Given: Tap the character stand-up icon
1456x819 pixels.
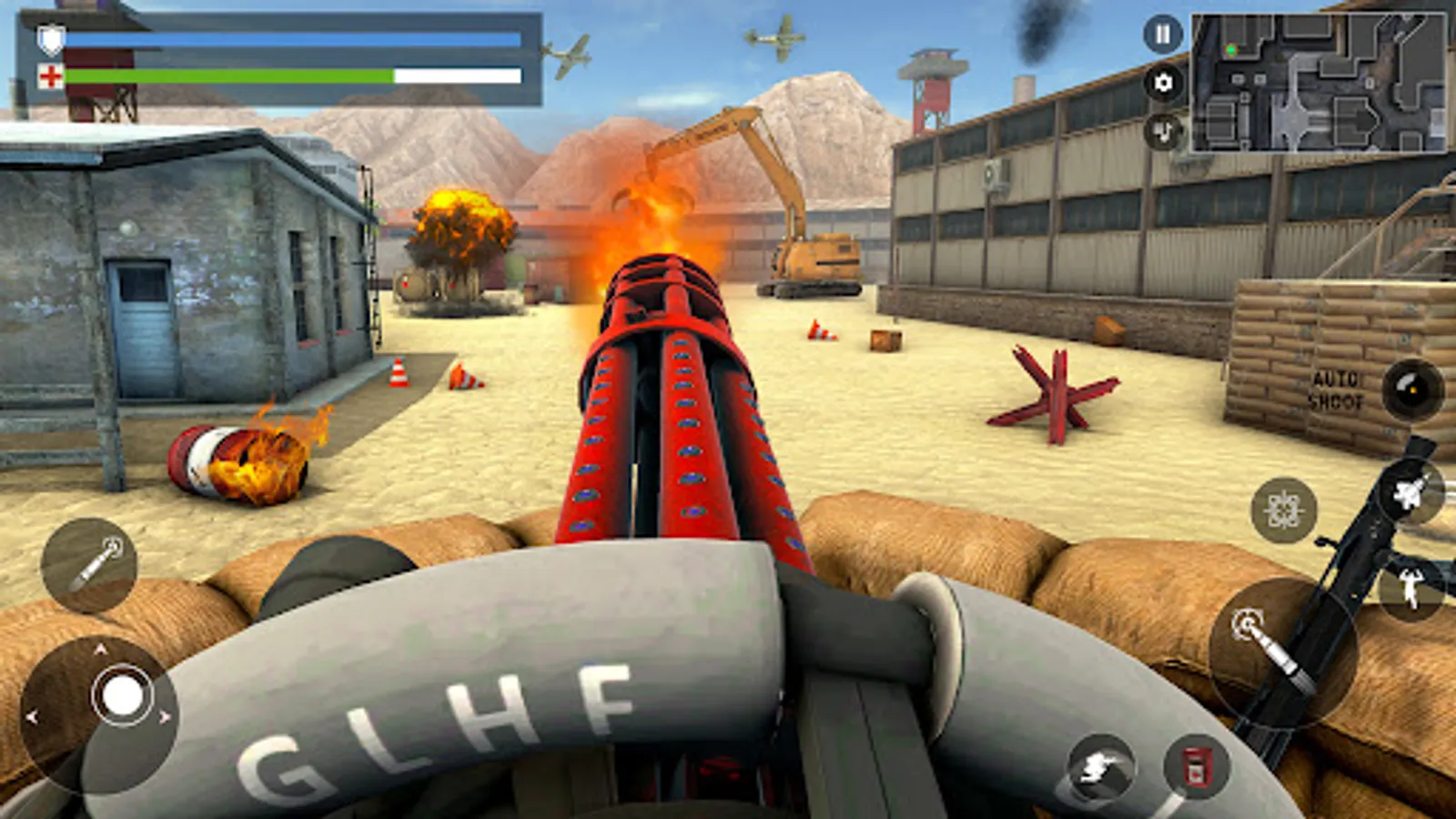Looking at the screenshot, I should (x=1410, y=587).
